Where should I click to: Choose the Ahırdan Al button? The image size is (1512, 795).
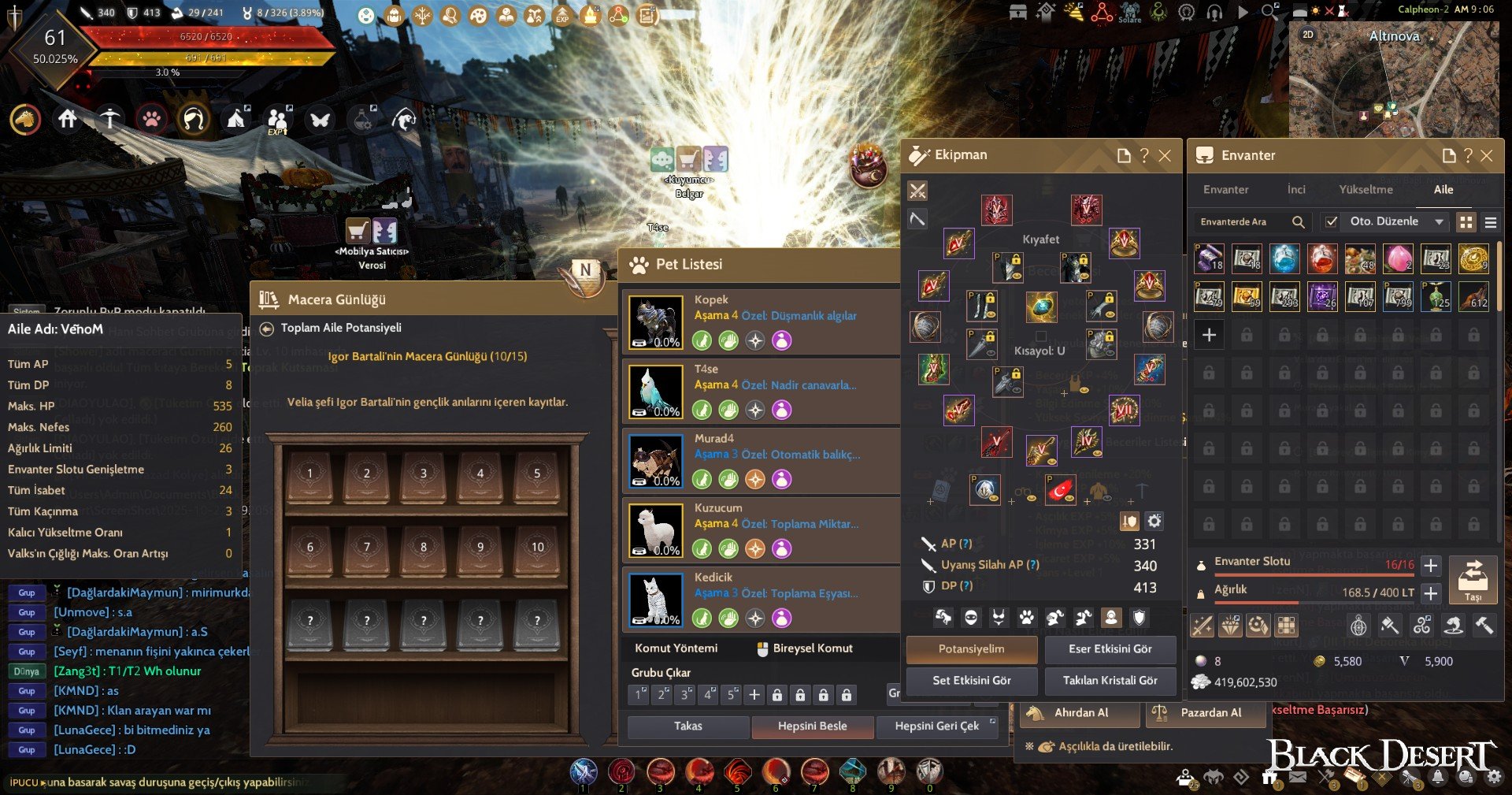(x=1080, y=712)
